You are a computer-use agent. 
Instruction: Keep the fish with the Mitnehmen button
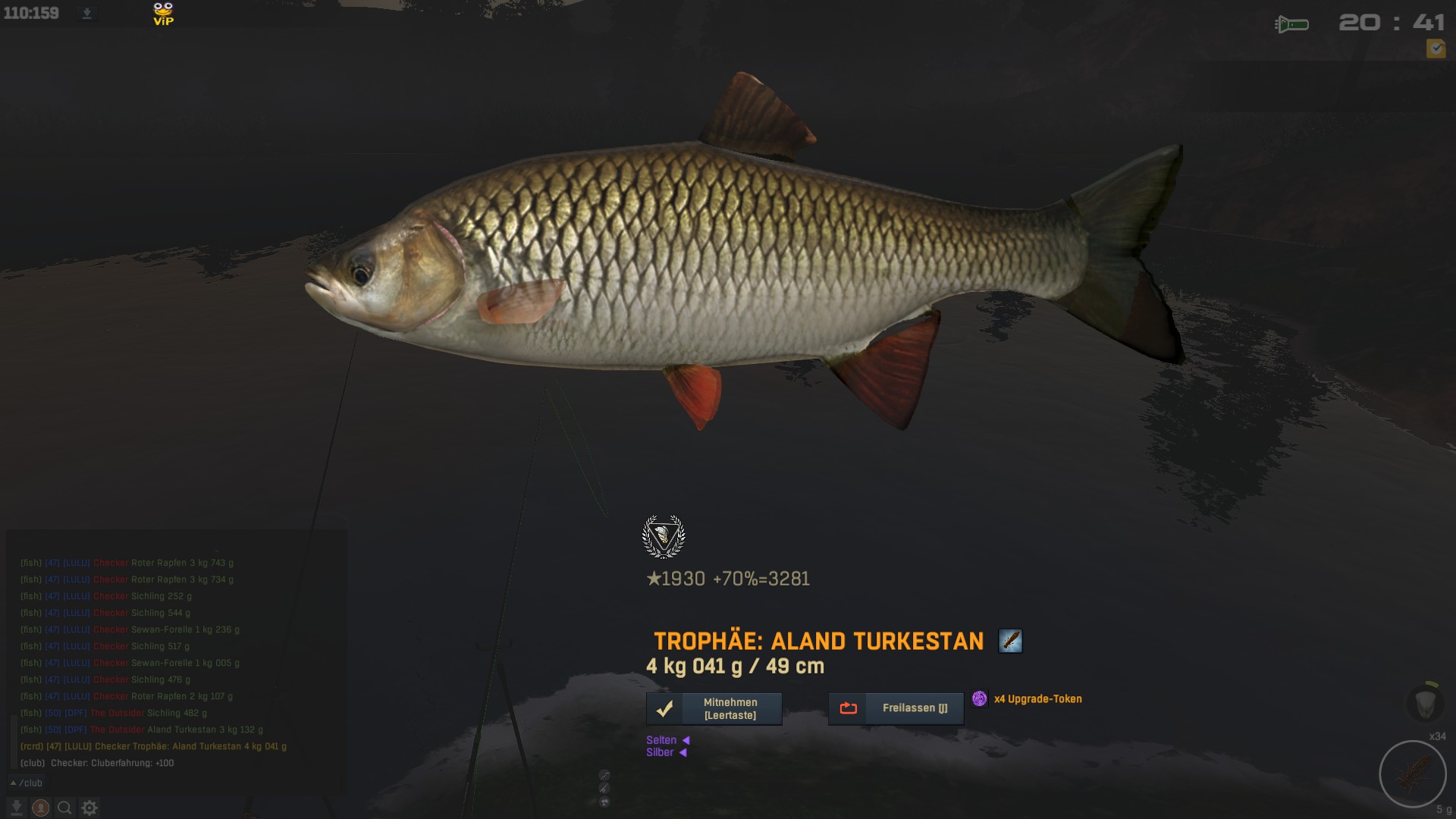coord(714,708)
